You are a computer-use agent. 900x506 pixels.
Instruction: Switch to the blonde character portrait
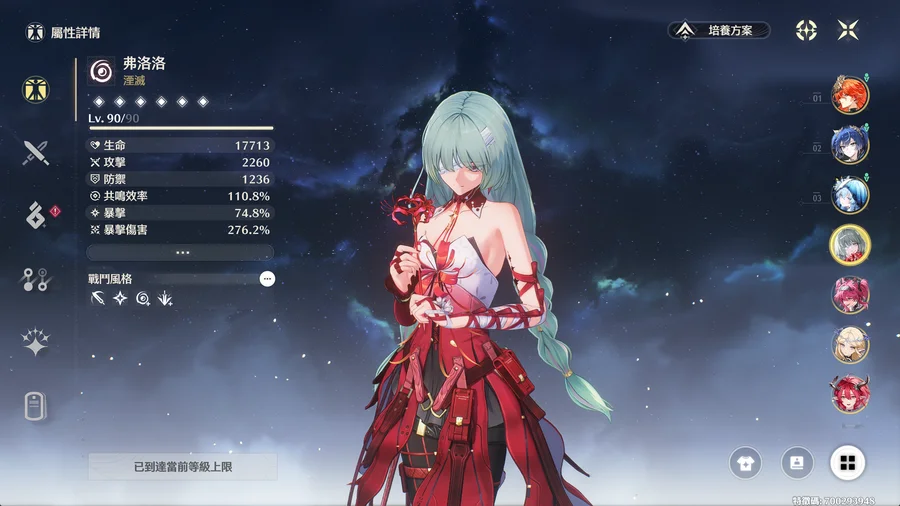pyautogui.click(x=850, y=345)
